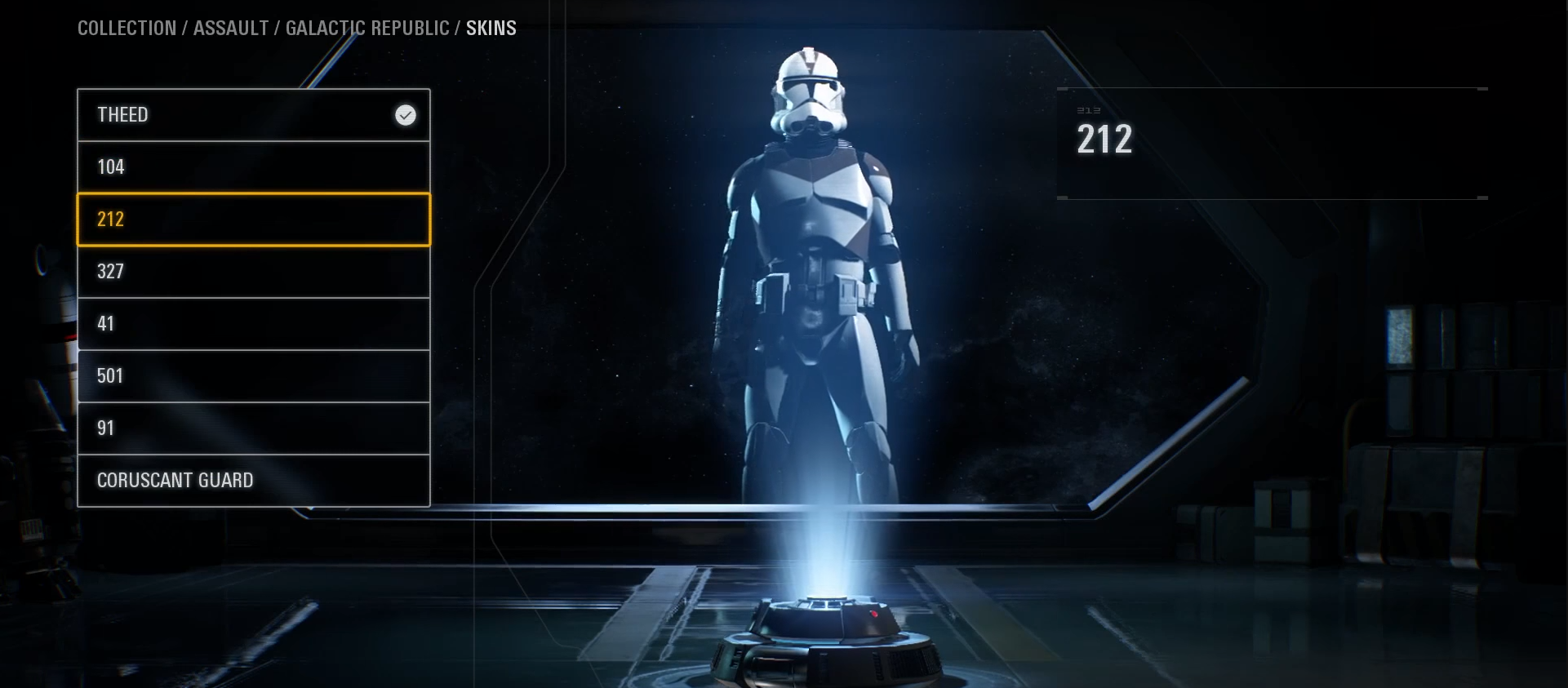The width and height of the screenshot is (1568, 688).
Task: Return to Galactic Republic breadcrumb
Action: [x=367, y=29]
